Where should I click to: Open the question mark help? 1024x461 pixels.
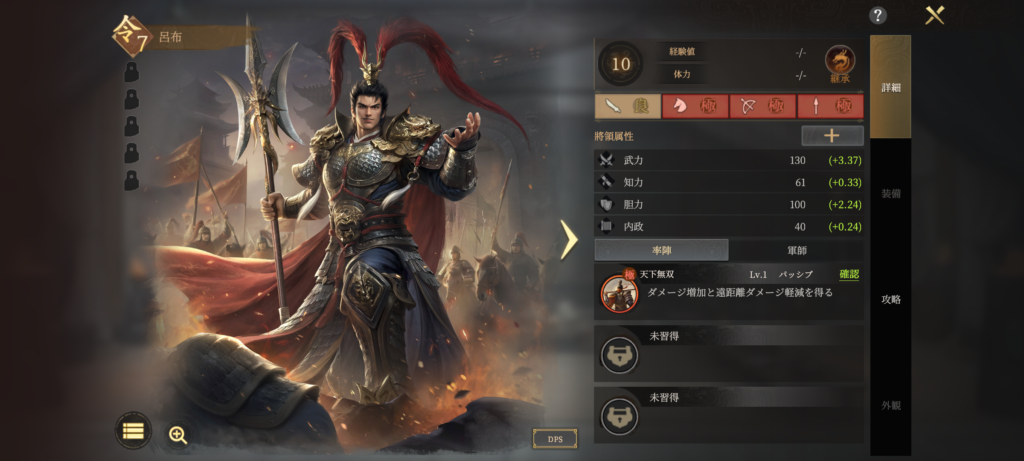coord(878,15)
